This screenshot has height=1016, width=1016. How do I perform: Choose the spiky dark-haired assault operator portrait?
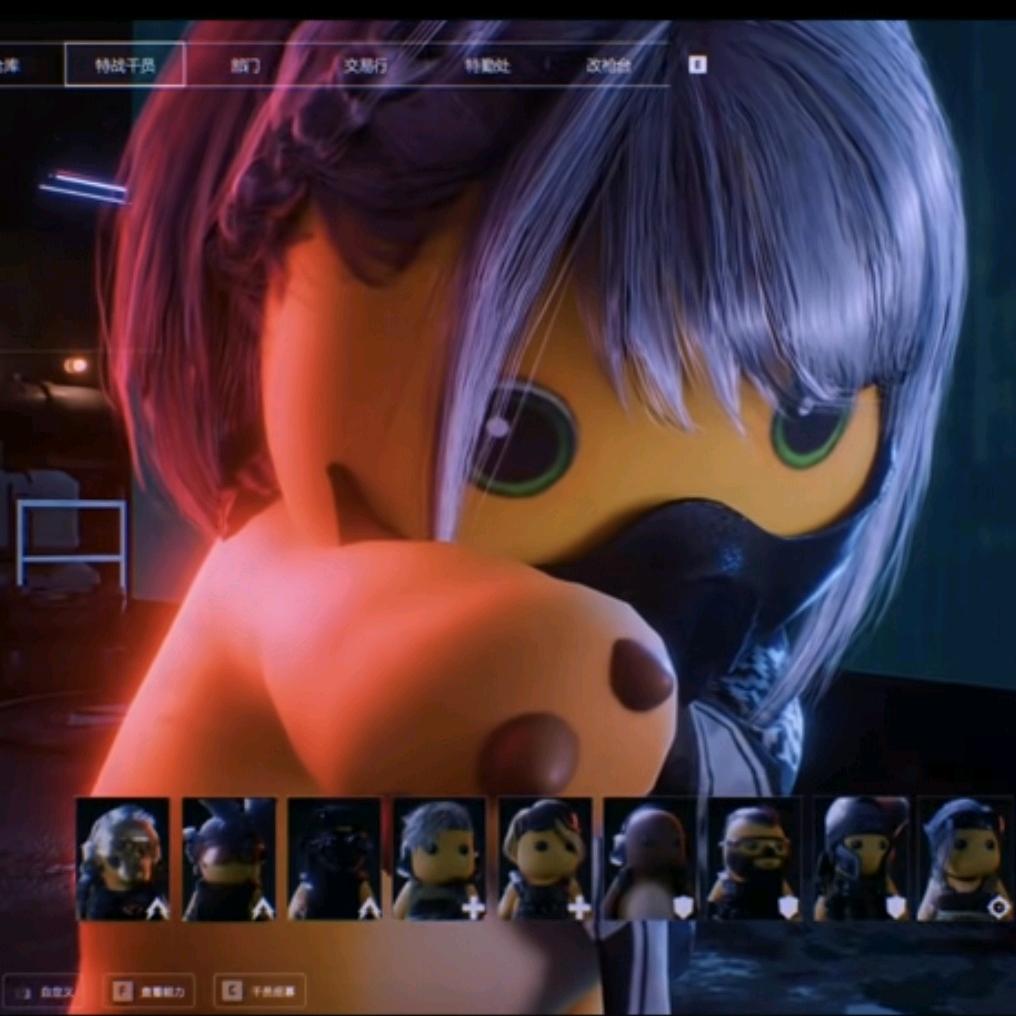click(229, 859)
